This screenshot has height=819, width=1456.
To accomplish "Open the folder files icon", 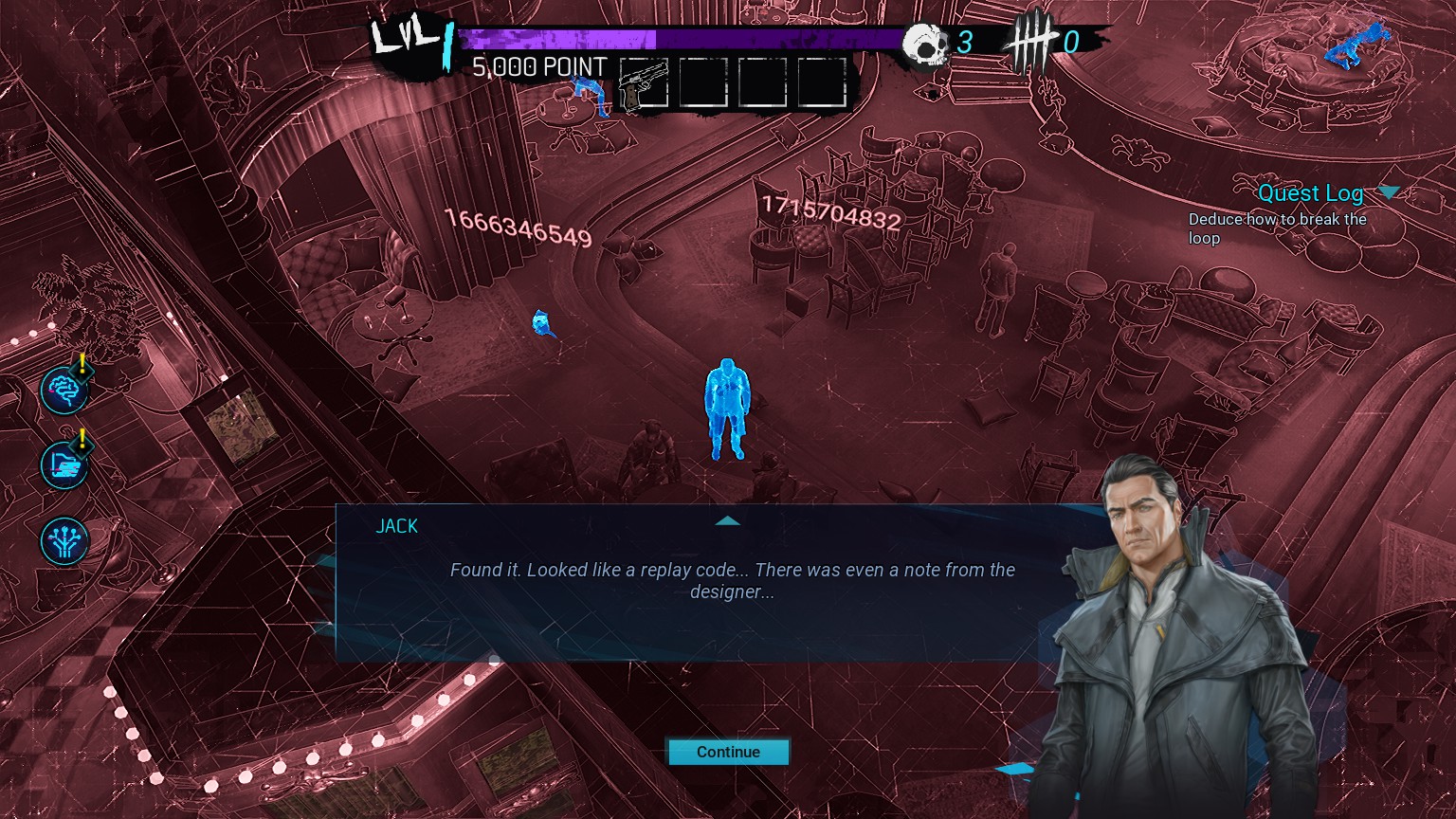I will coord(64,464).
